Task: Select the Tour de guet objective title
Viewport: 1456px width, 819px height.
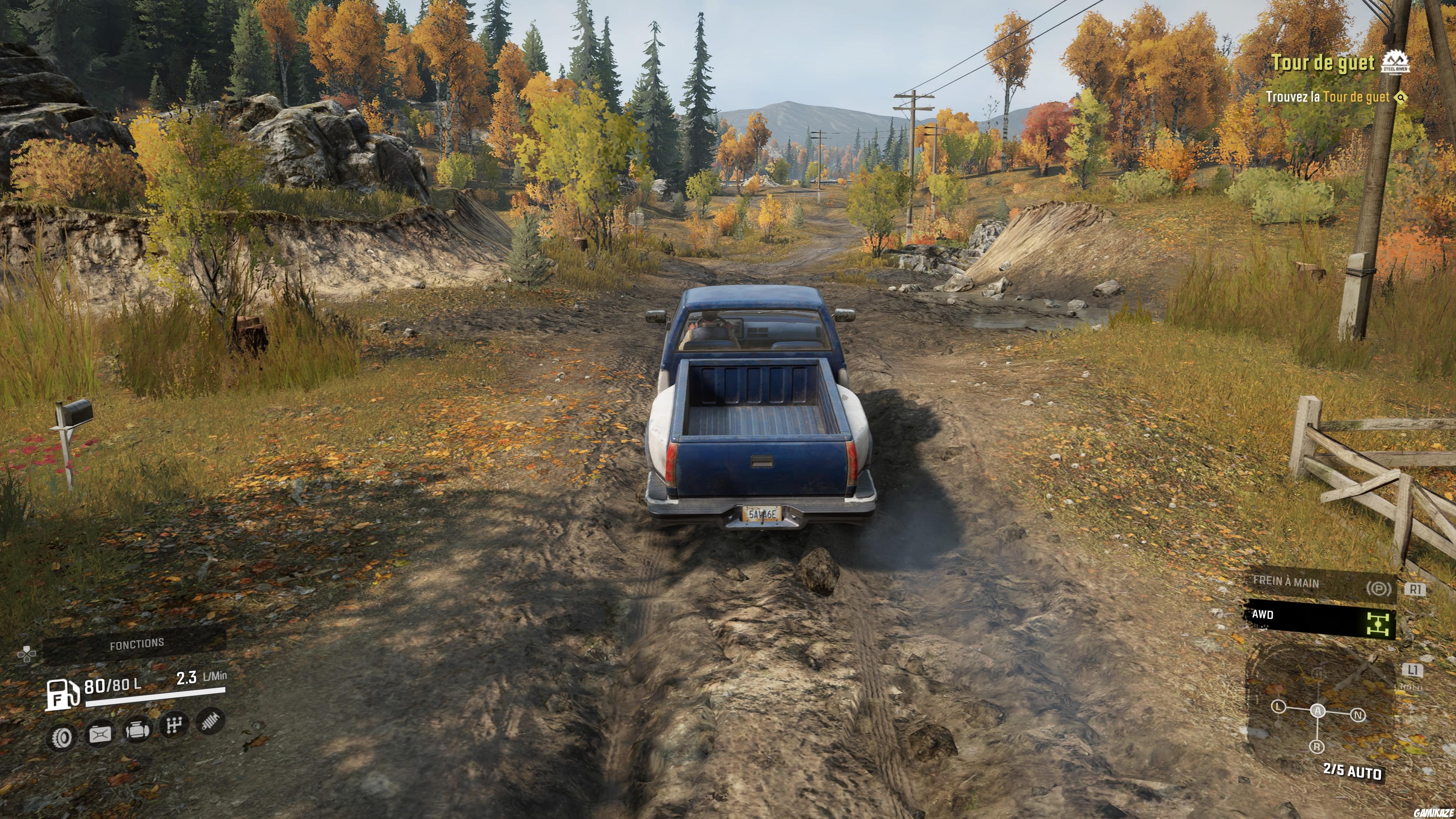Action: coord(1323,63)
